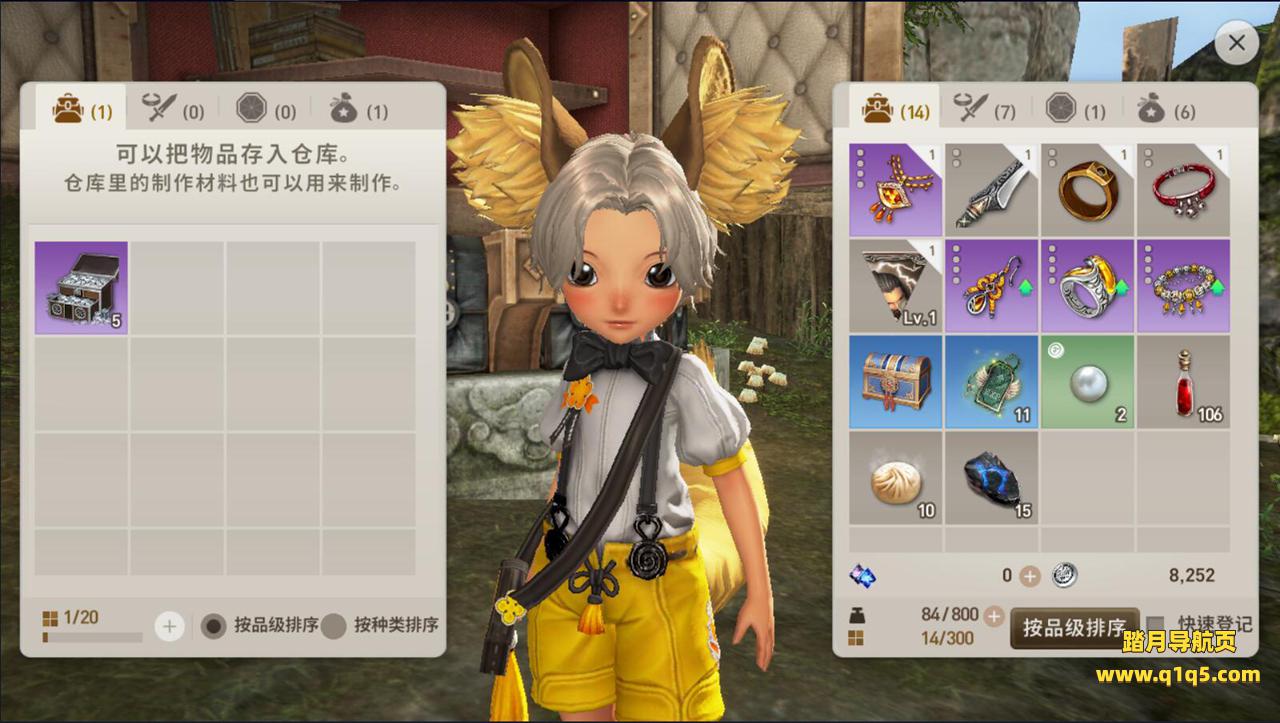
Task: Select the silver treasure chest in the warehouse
Action: pos(81,288)
